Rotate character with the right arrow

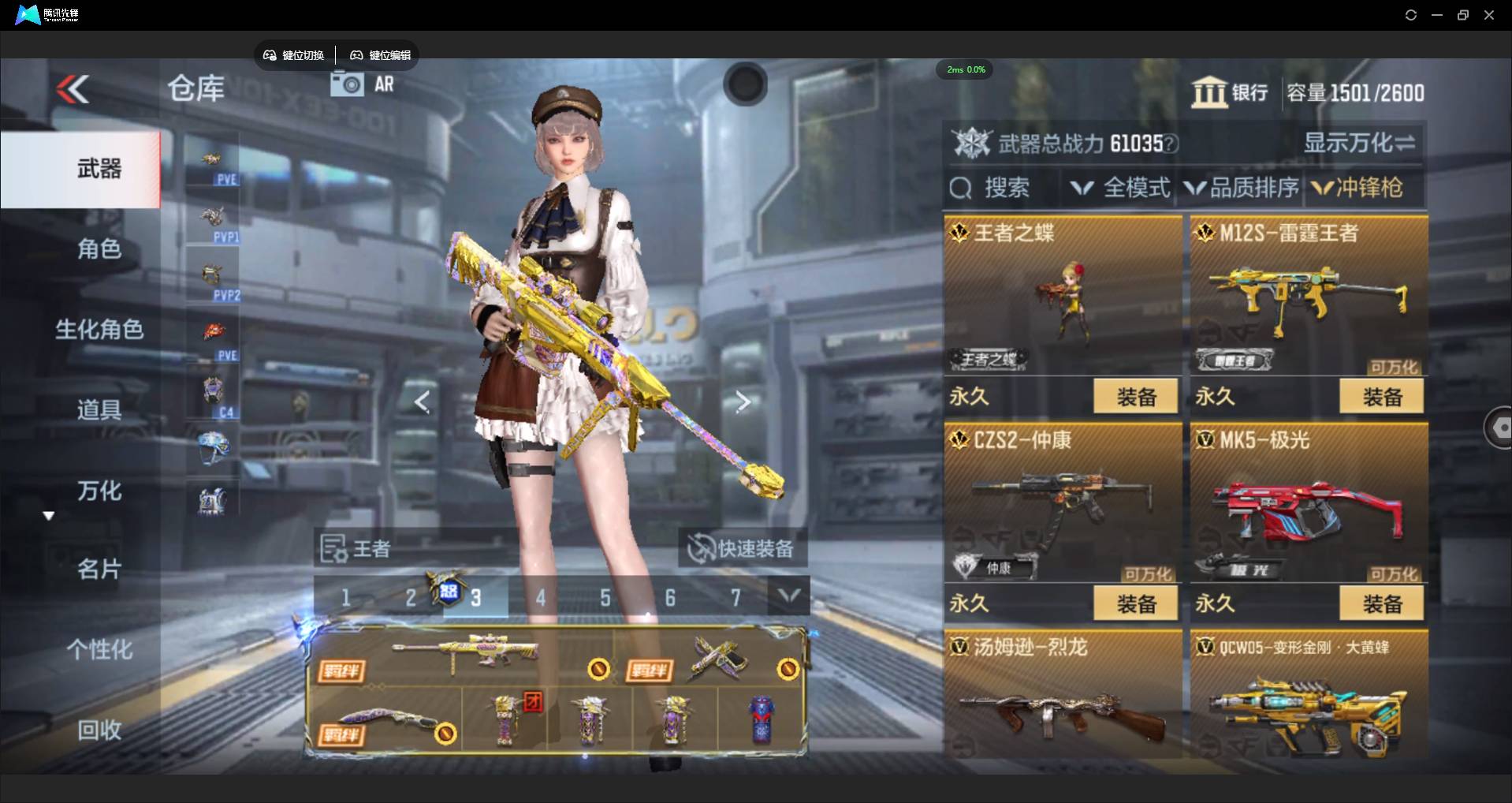click(x=743, y=402)
